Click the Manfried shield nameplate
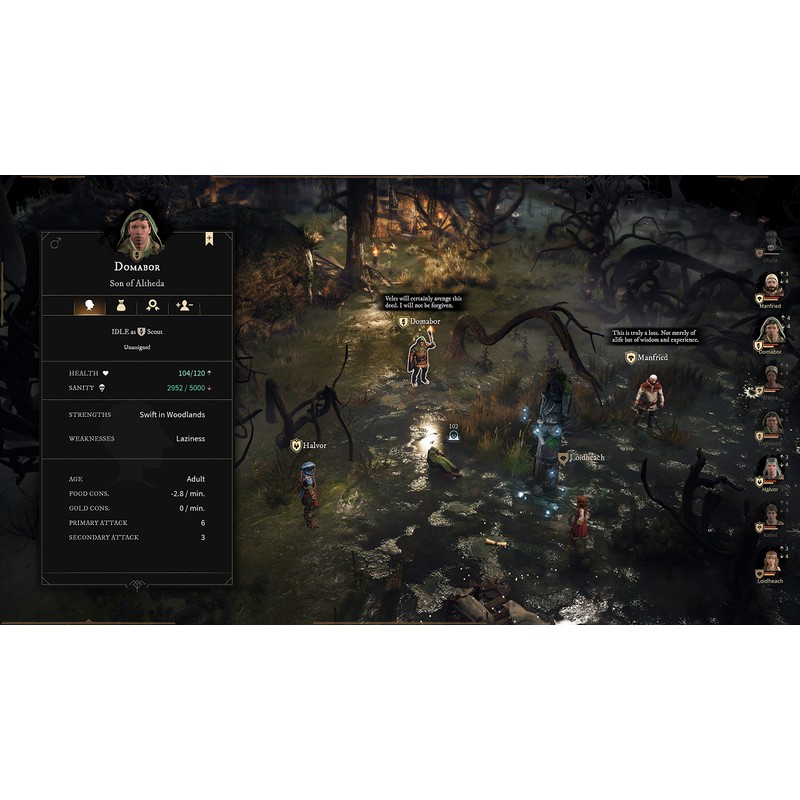800x800 pixels. pyautogui.click(x=646, y=357)
